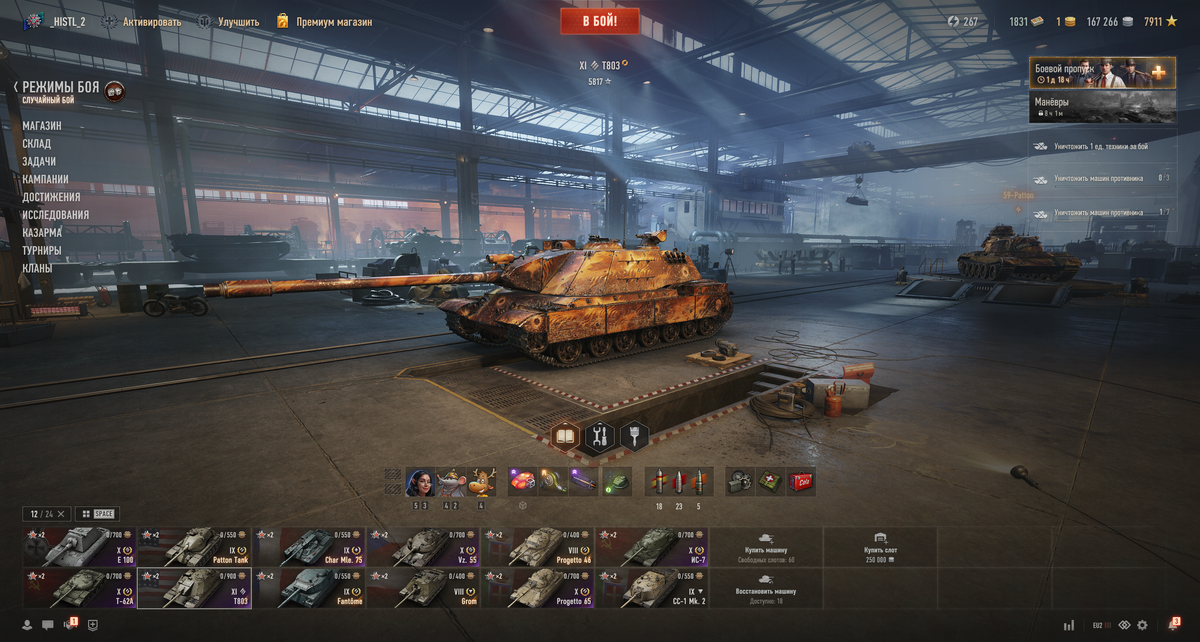Screen dimensions: 1200x642
Task: Open the Манёвры event banner
Action: tap(1102, 108)
